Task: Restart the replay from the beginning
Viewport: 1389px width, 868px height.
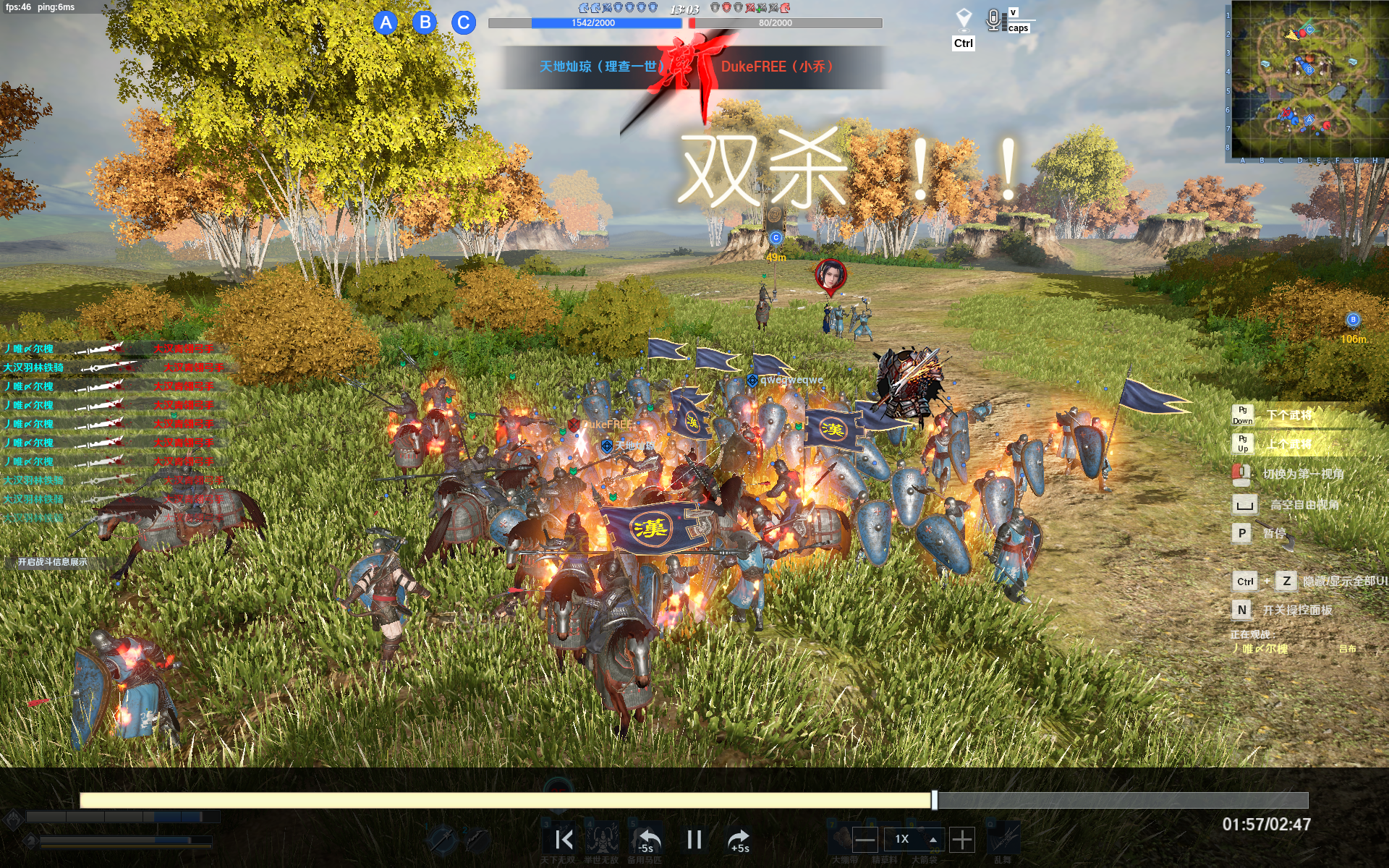Action: point(564,840)
